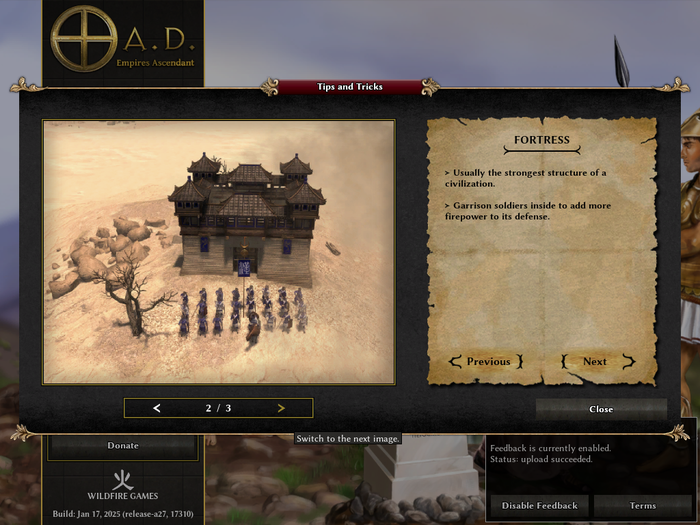This screenshot has height=525, width=700.
Task: Show the previous fortress image
Action: click(x=157, y=408)
